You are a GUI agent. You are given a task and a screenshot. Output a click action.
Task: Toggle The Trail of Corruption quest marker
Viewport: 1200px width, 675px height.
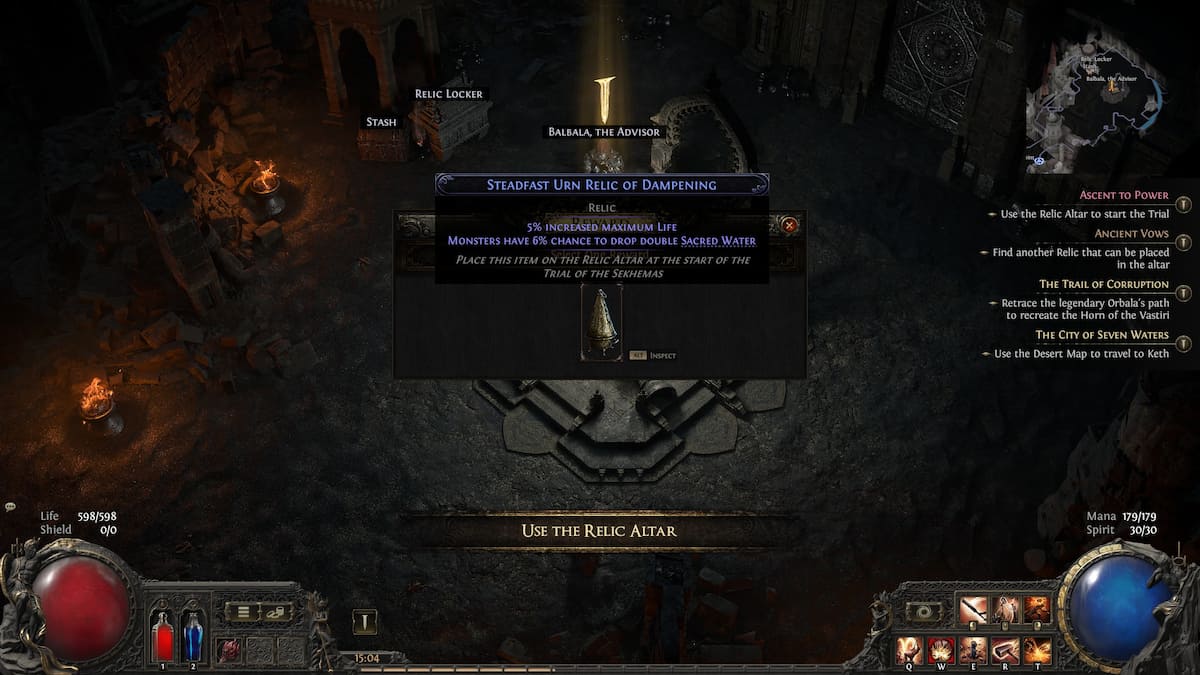pos(1183,293)
